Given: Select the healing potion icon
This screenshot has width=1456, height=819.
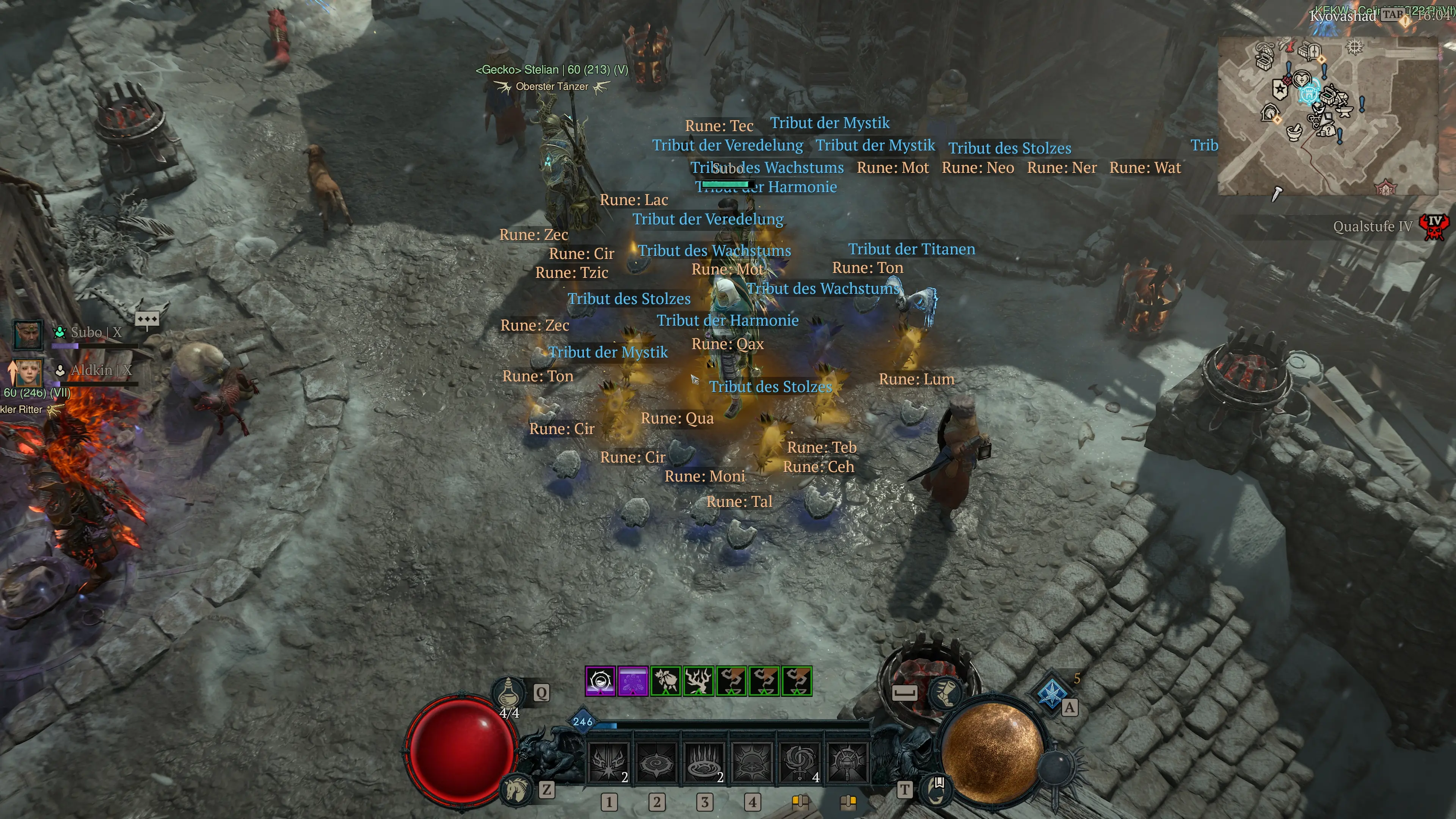Looking at the screenshot, I should click(x=509, y=691).
